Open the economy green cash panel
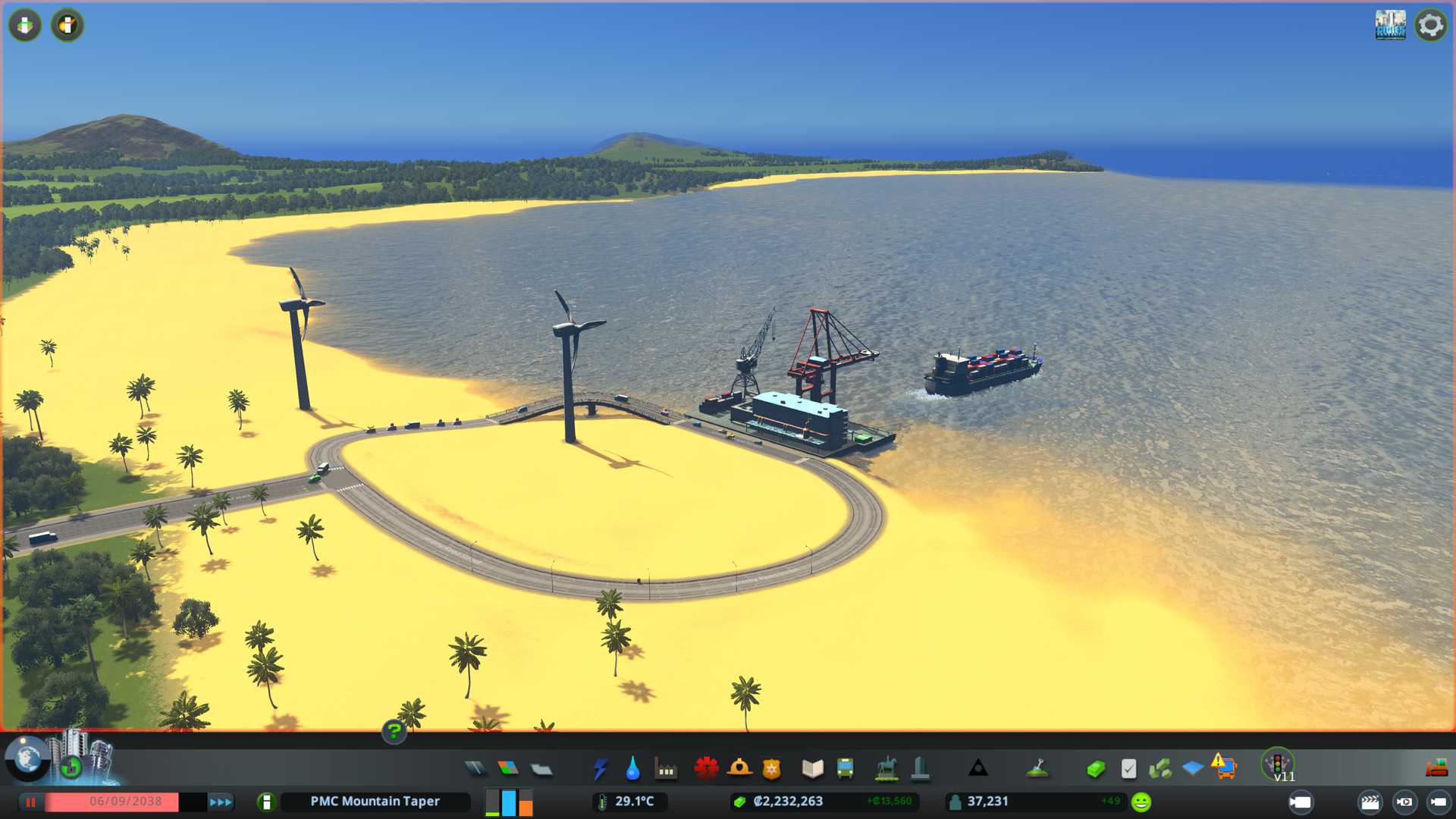This screenshot has width=1456, height=819. click(x=1096, y=769)
